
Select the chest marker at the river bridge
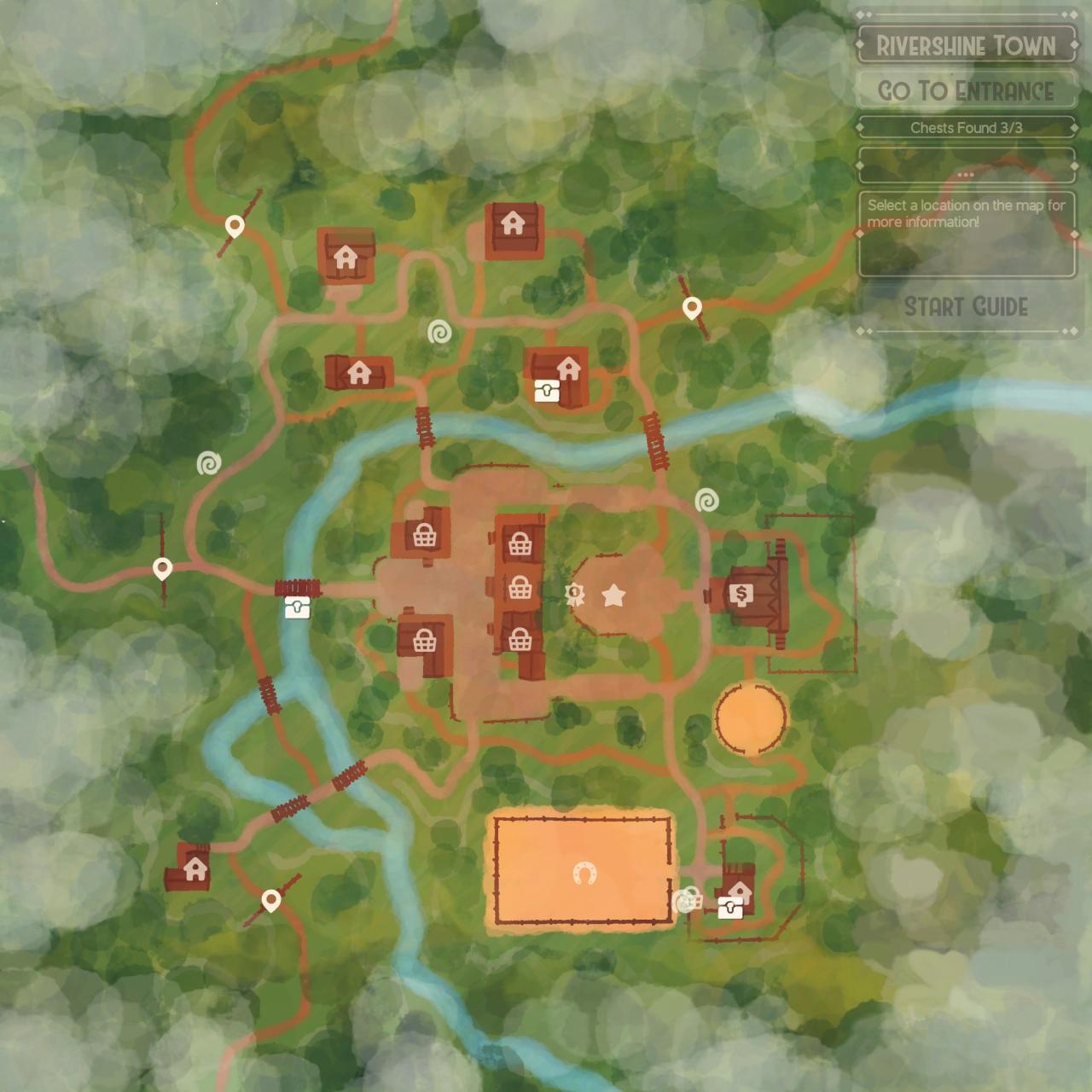(x=297, y=607)
